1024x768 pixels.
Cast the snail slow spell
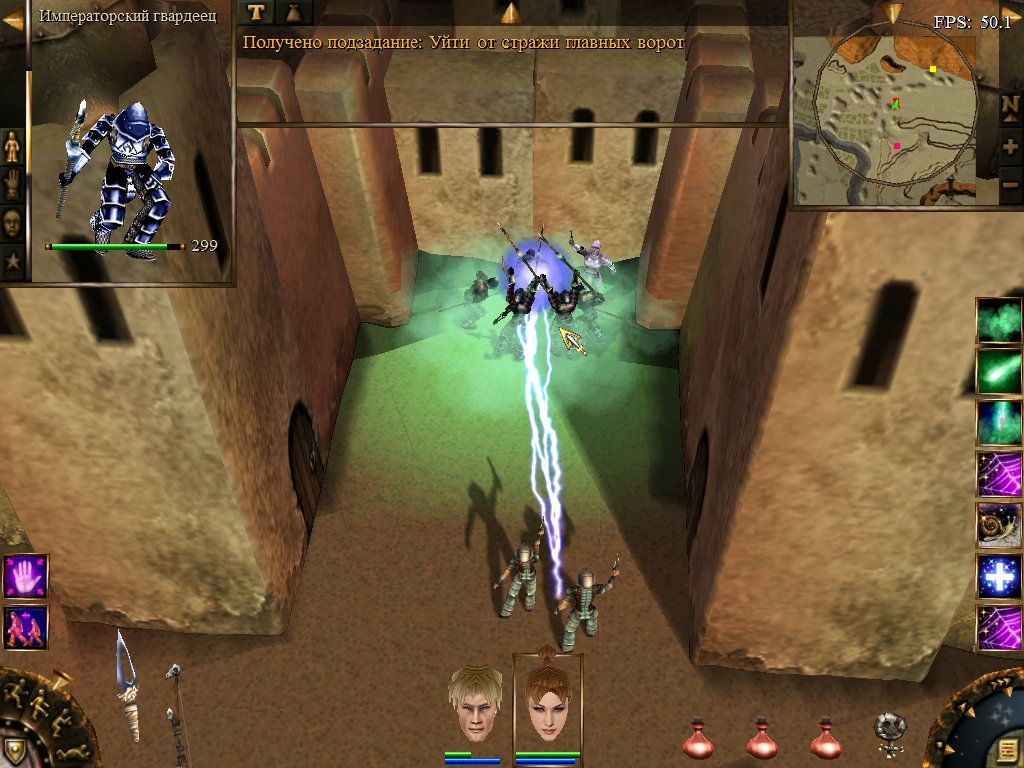tap(998, 526)
